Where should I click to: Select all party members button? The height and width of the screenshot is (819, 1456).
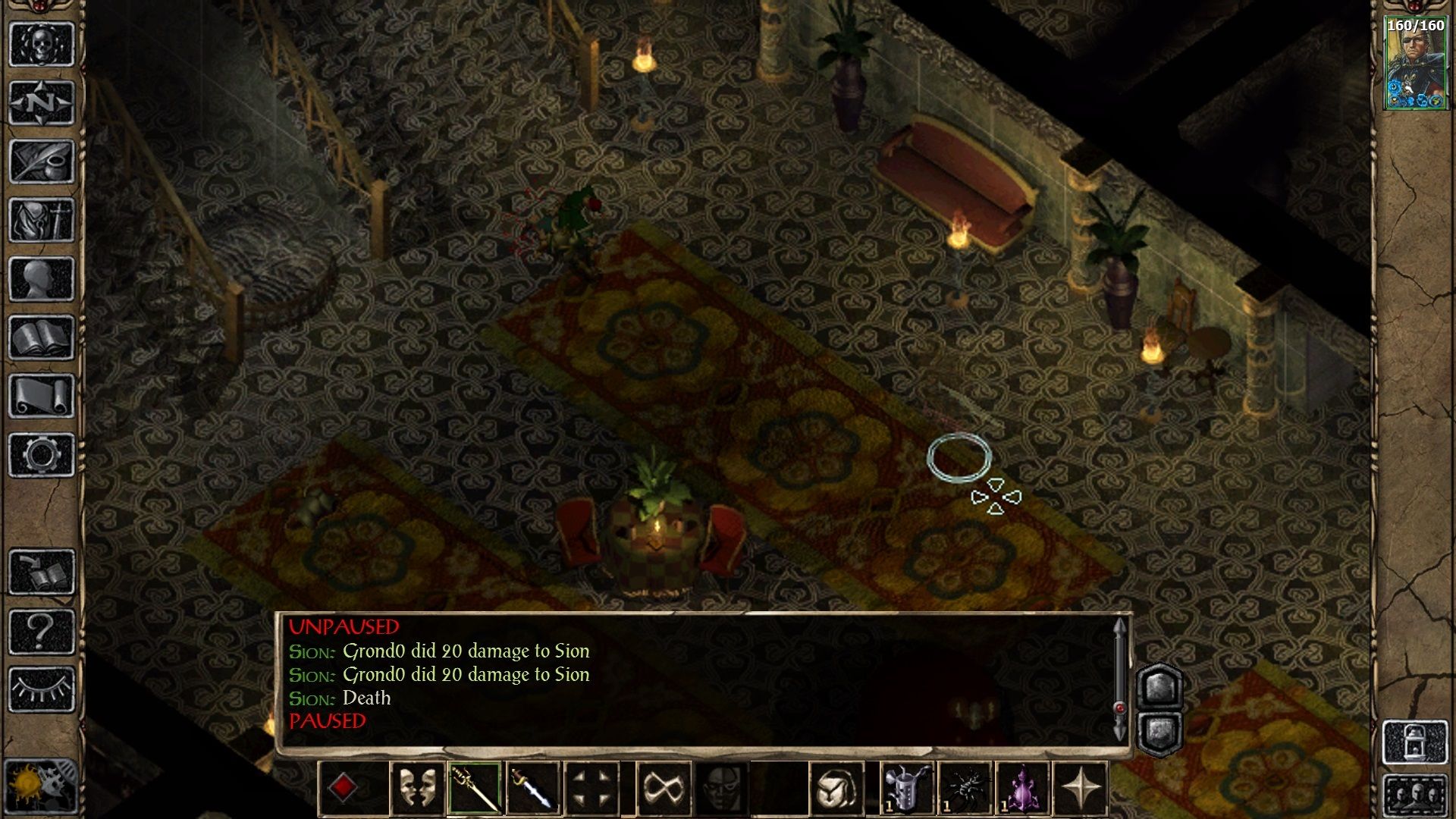coord(1415,795)
